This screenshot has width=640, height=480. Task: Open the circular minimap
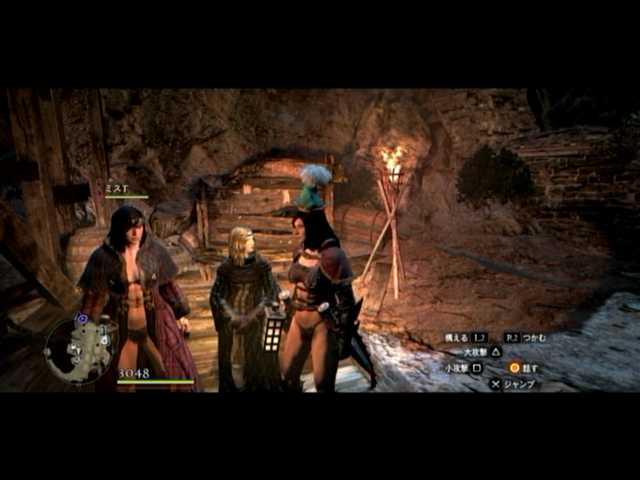coord(80,348)
